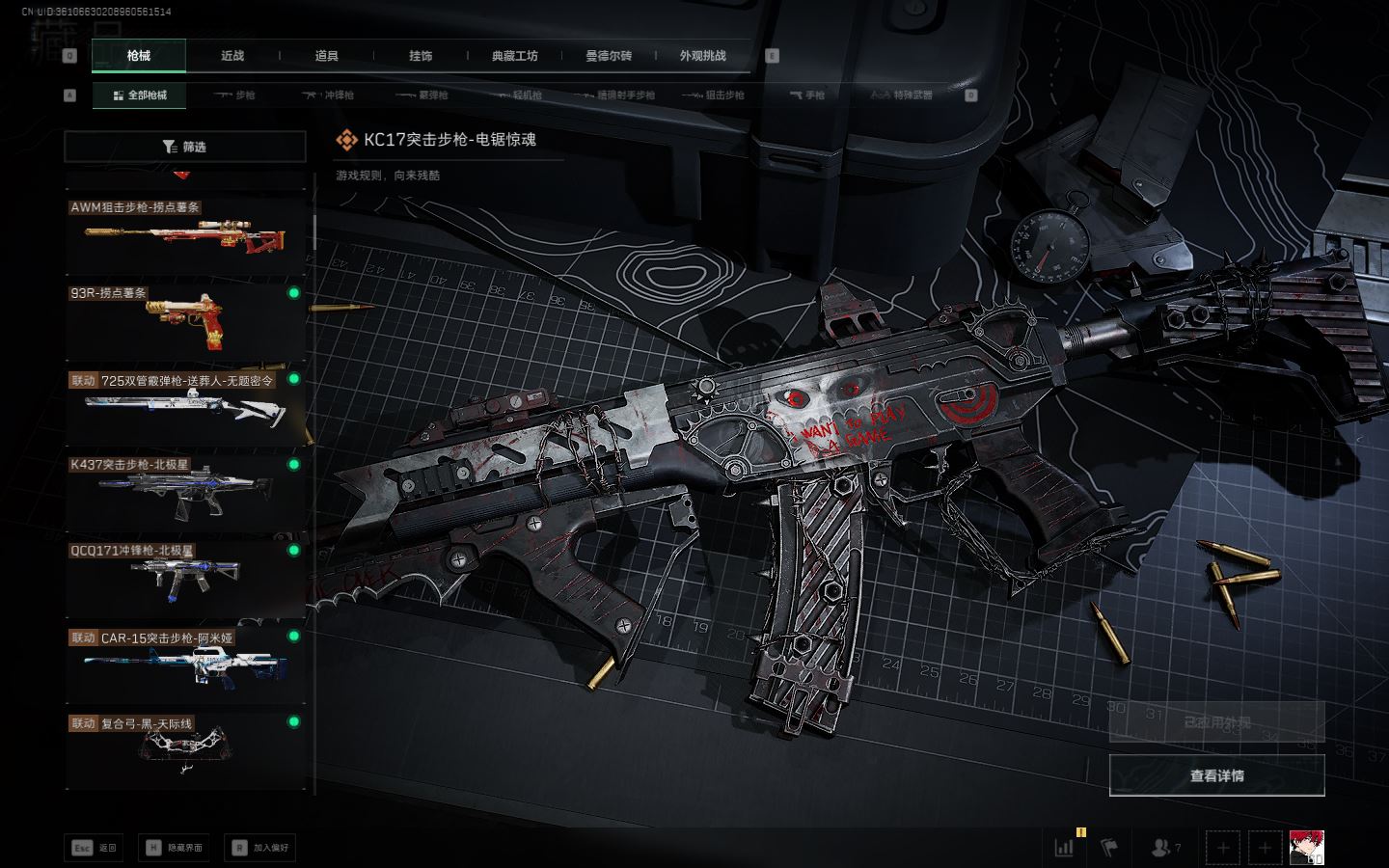Open the 筛选 filter button
This screenshot has height=868, width=1389.
184,147
